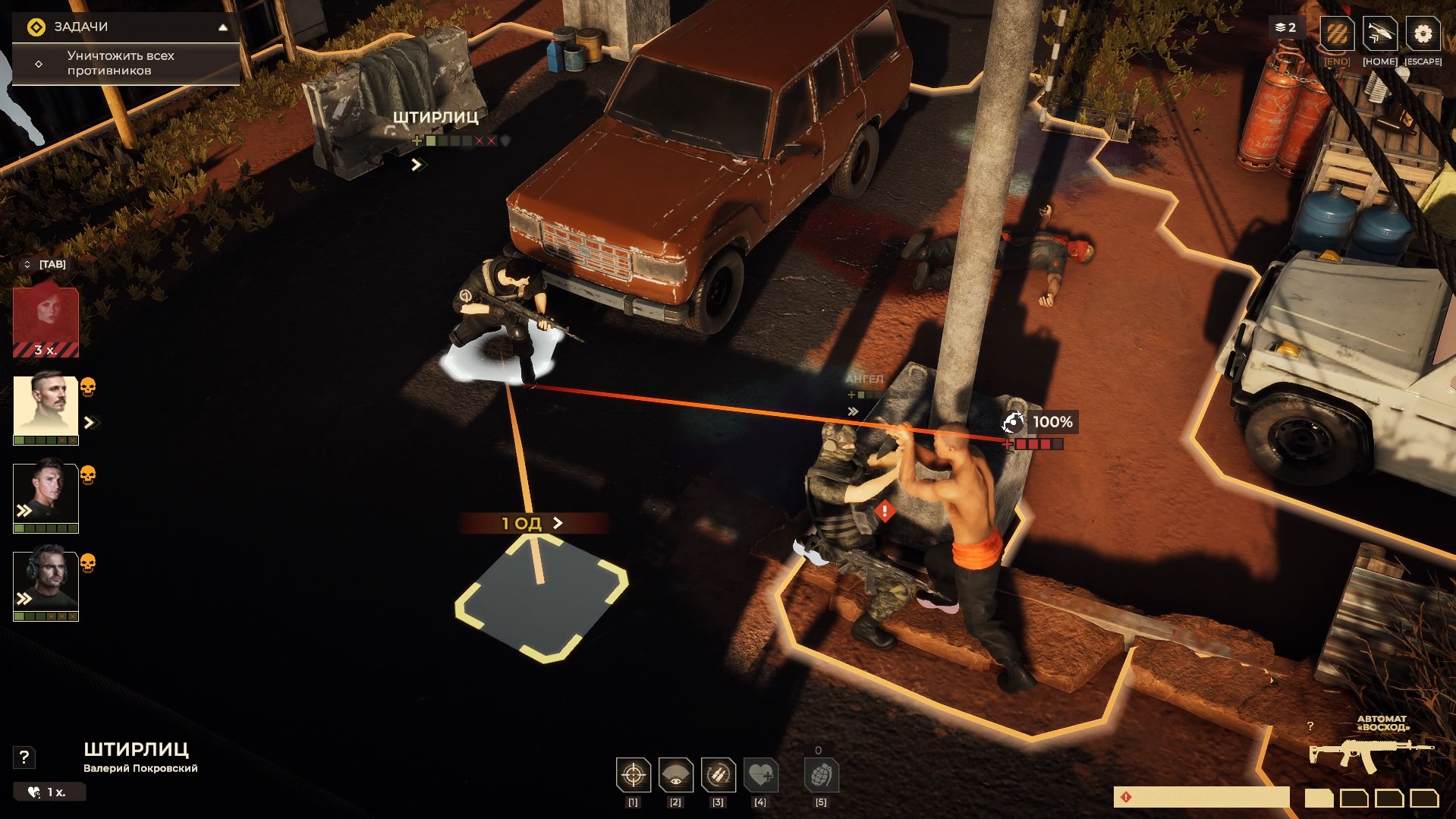Use the heal heart ability
The height and width of the screenshot is (819, 1456).
760,775
